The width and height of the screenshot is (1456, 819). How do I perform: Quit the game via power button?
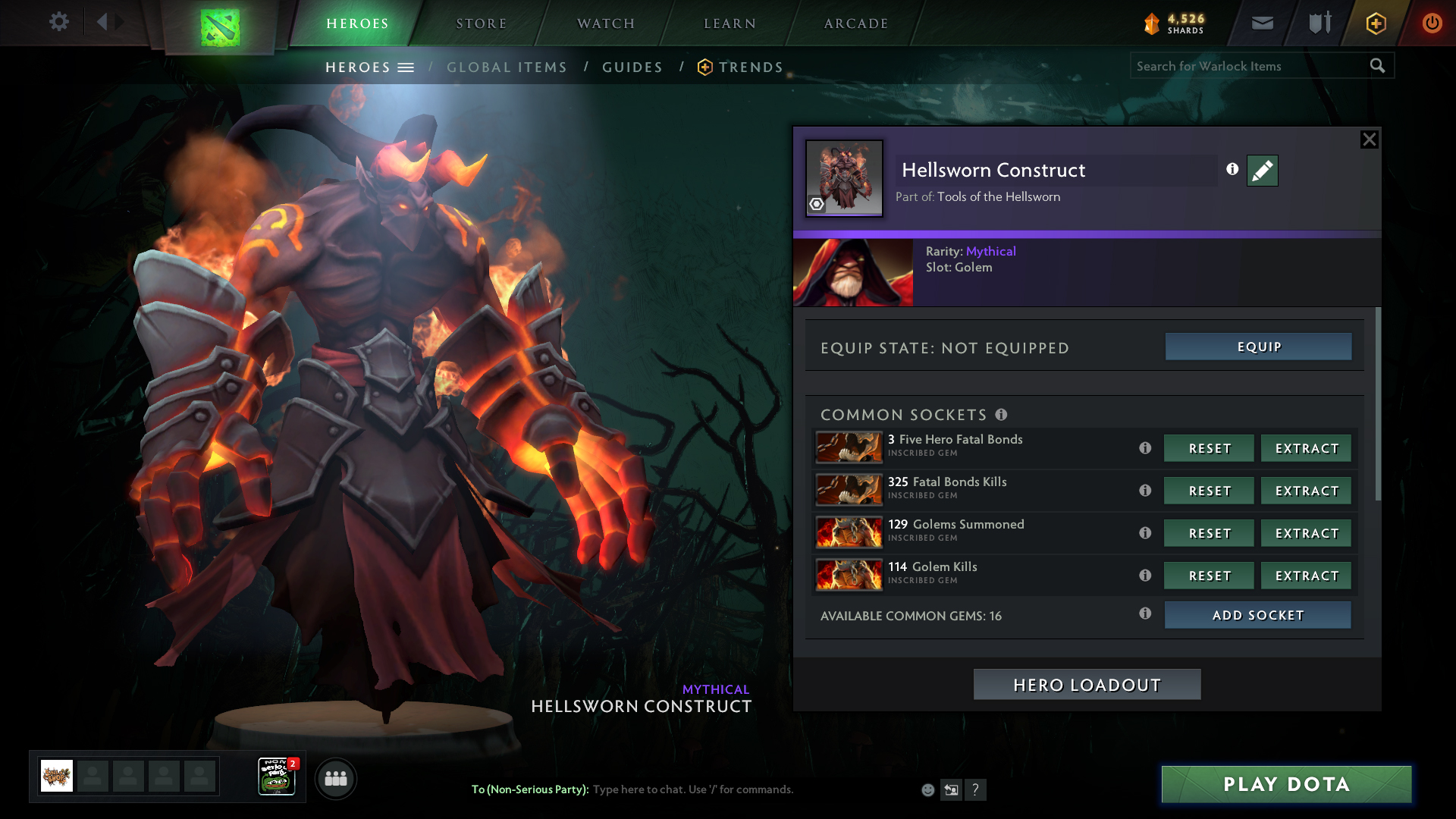tap(1432, 23)
